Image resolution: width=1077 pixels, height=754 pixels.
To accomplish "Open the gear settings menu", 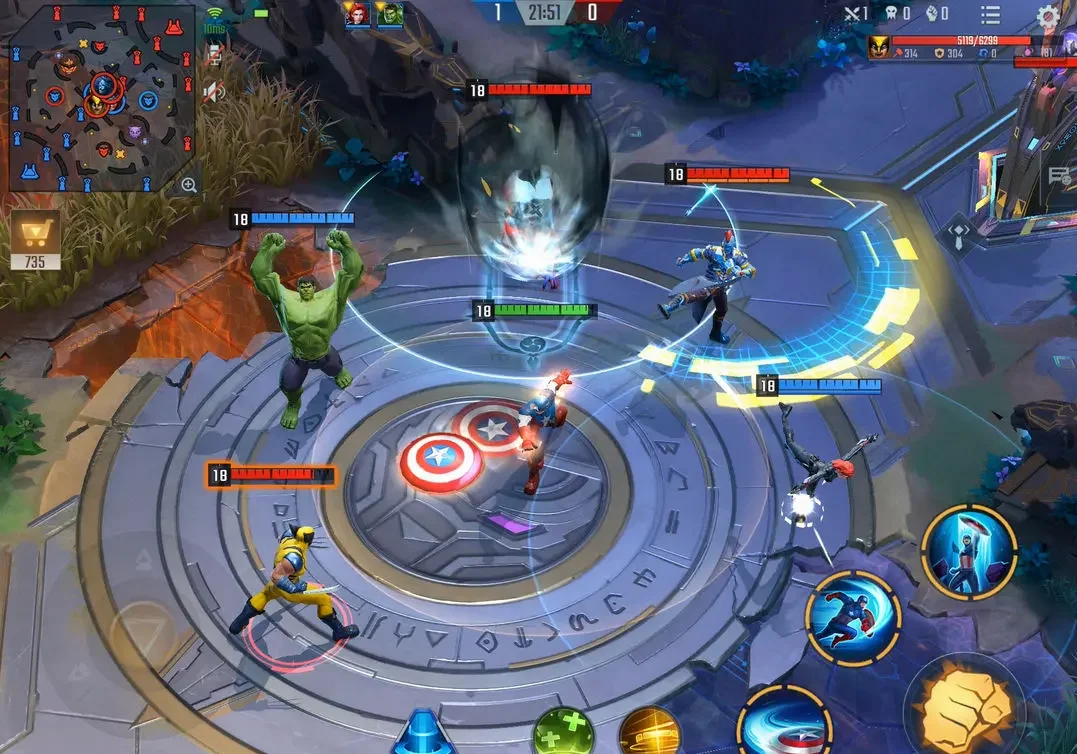I will pos(1047,14).
